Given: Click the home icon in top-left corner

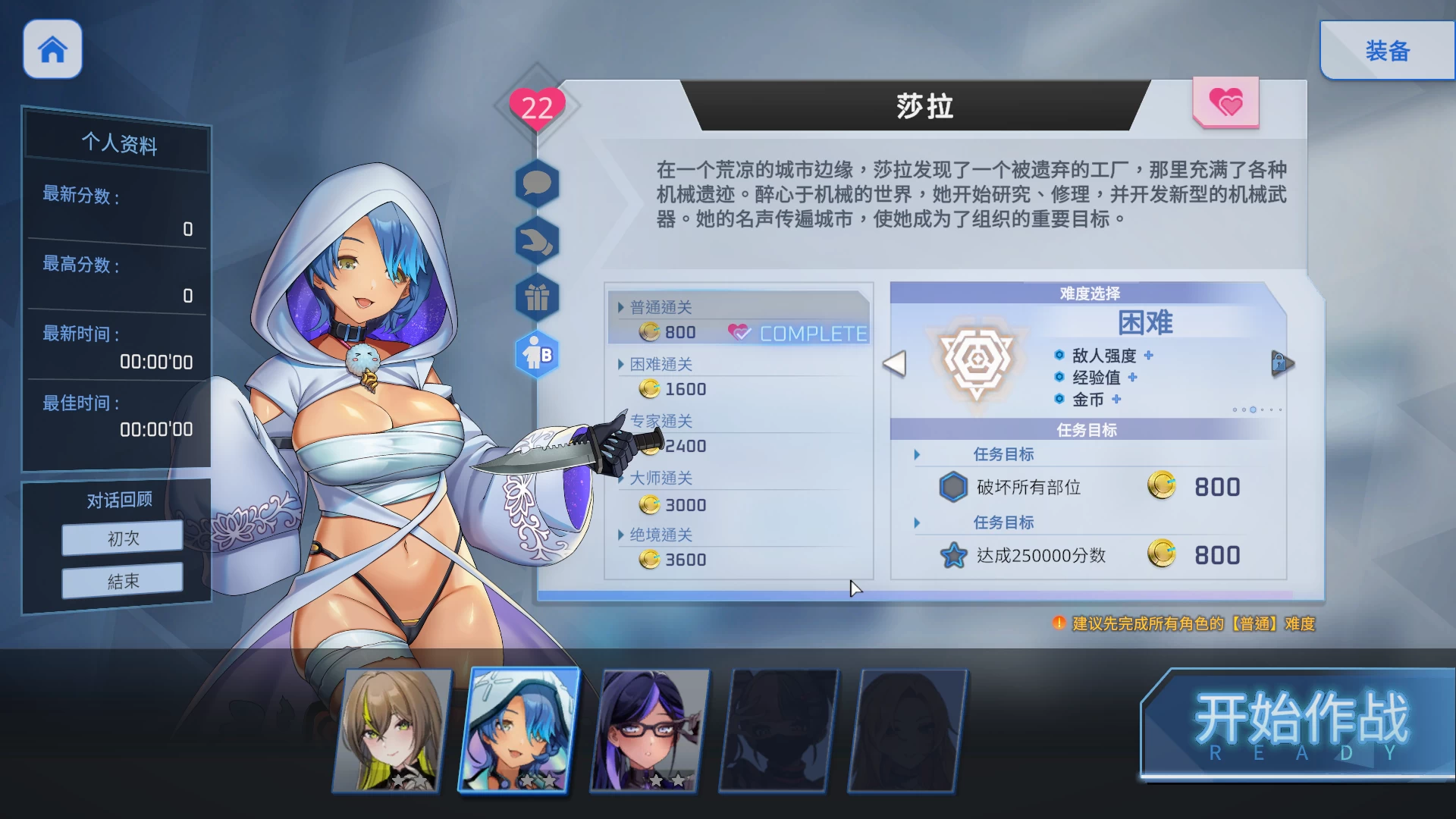Looking at the screenshot, I should coord(52,49).
